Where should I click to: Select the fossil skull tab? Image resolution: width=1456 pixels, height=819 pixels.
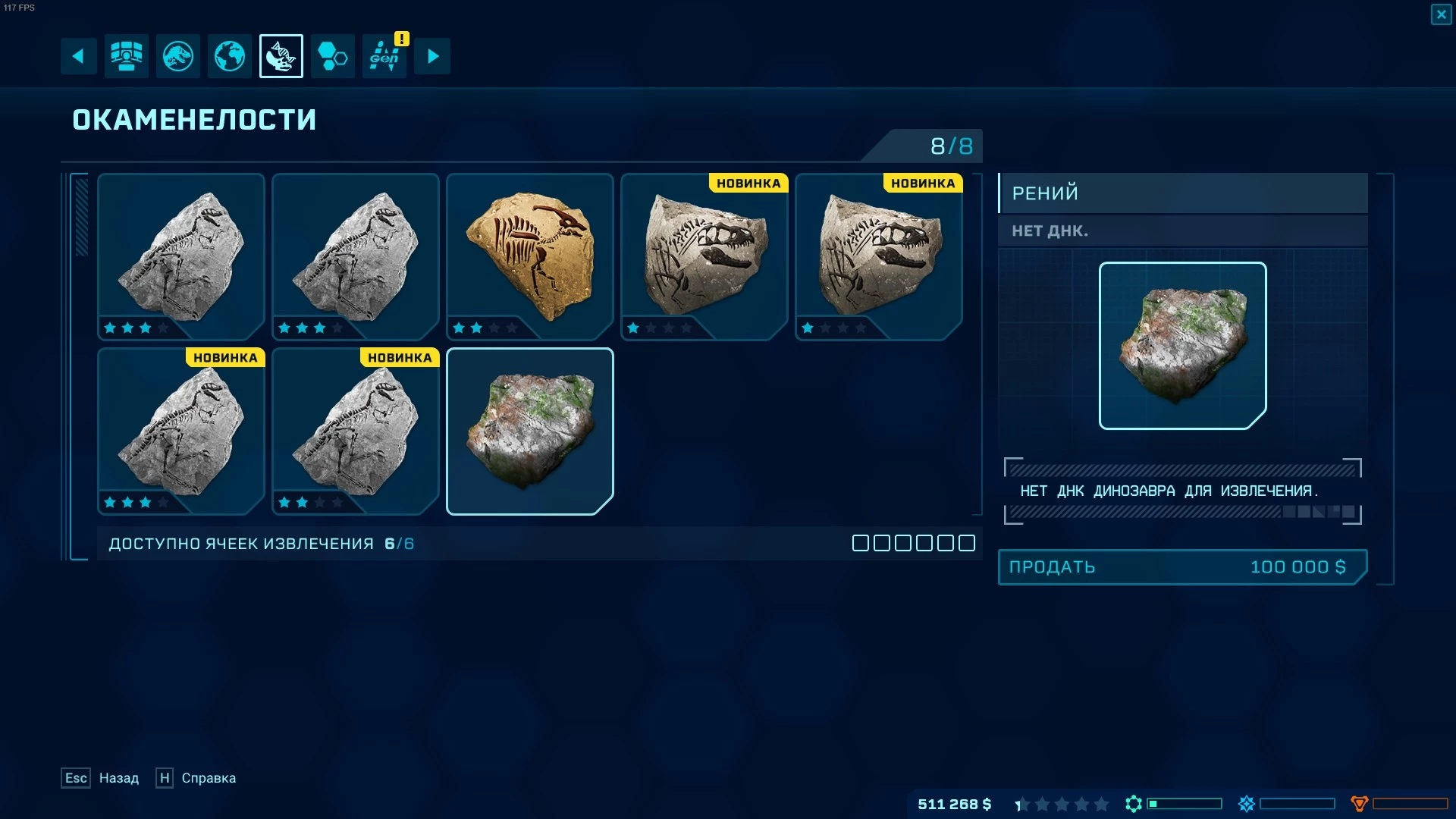(x=281, y=56)
